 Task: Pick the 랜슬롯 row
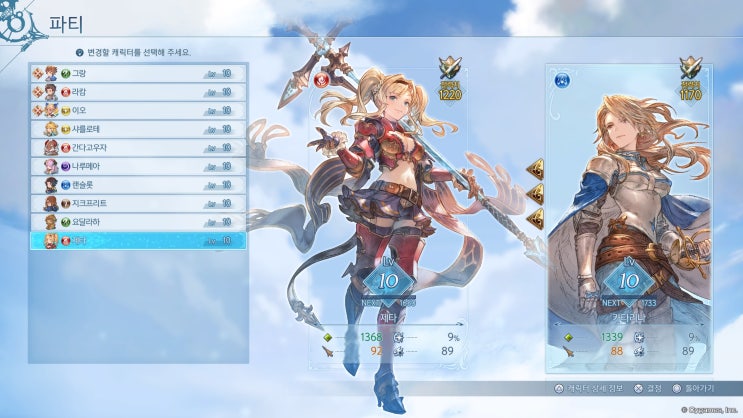(x=138, y=184)
